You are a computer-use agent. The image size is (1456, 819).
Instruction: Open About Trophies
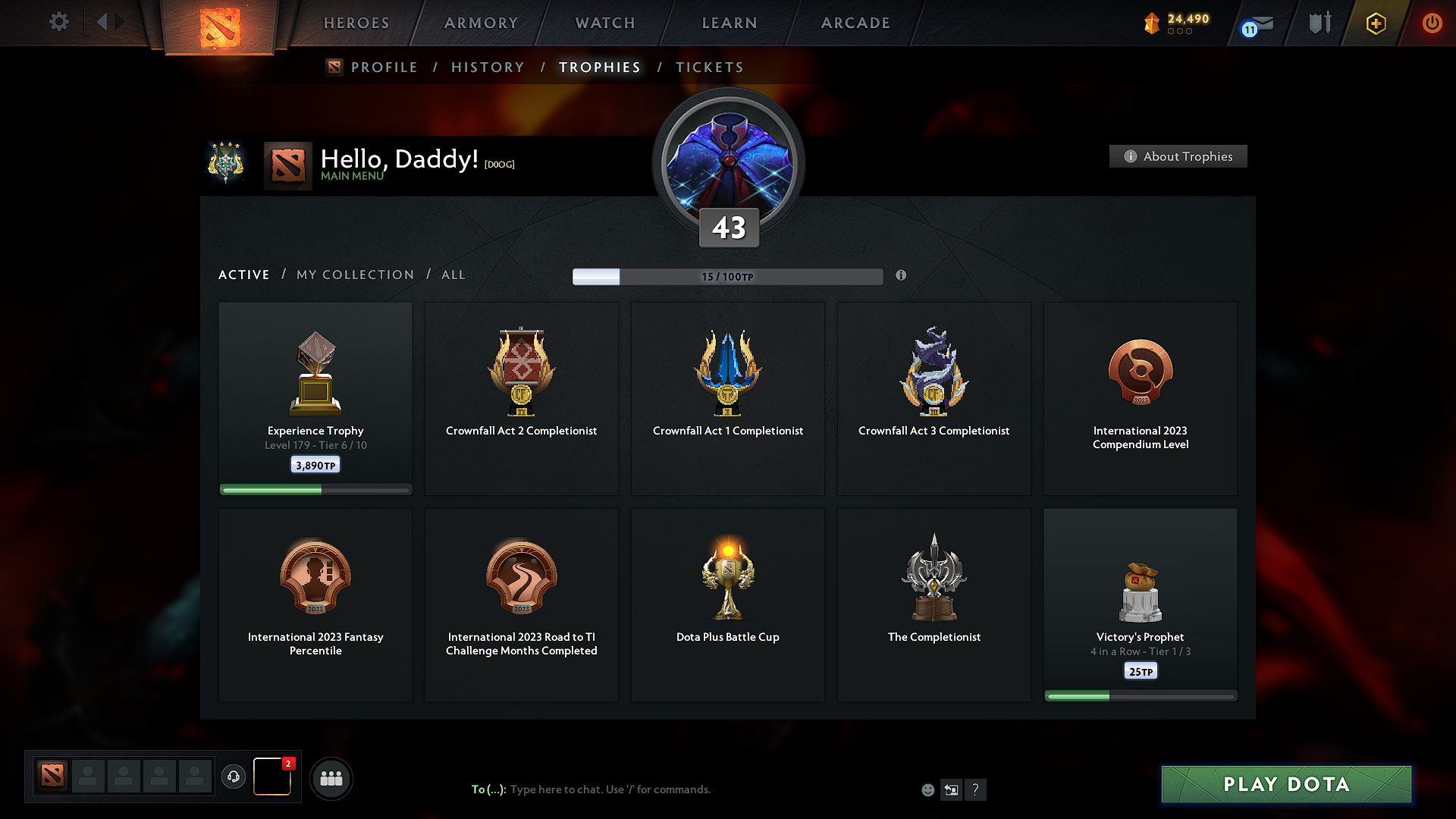[1177, 156]
